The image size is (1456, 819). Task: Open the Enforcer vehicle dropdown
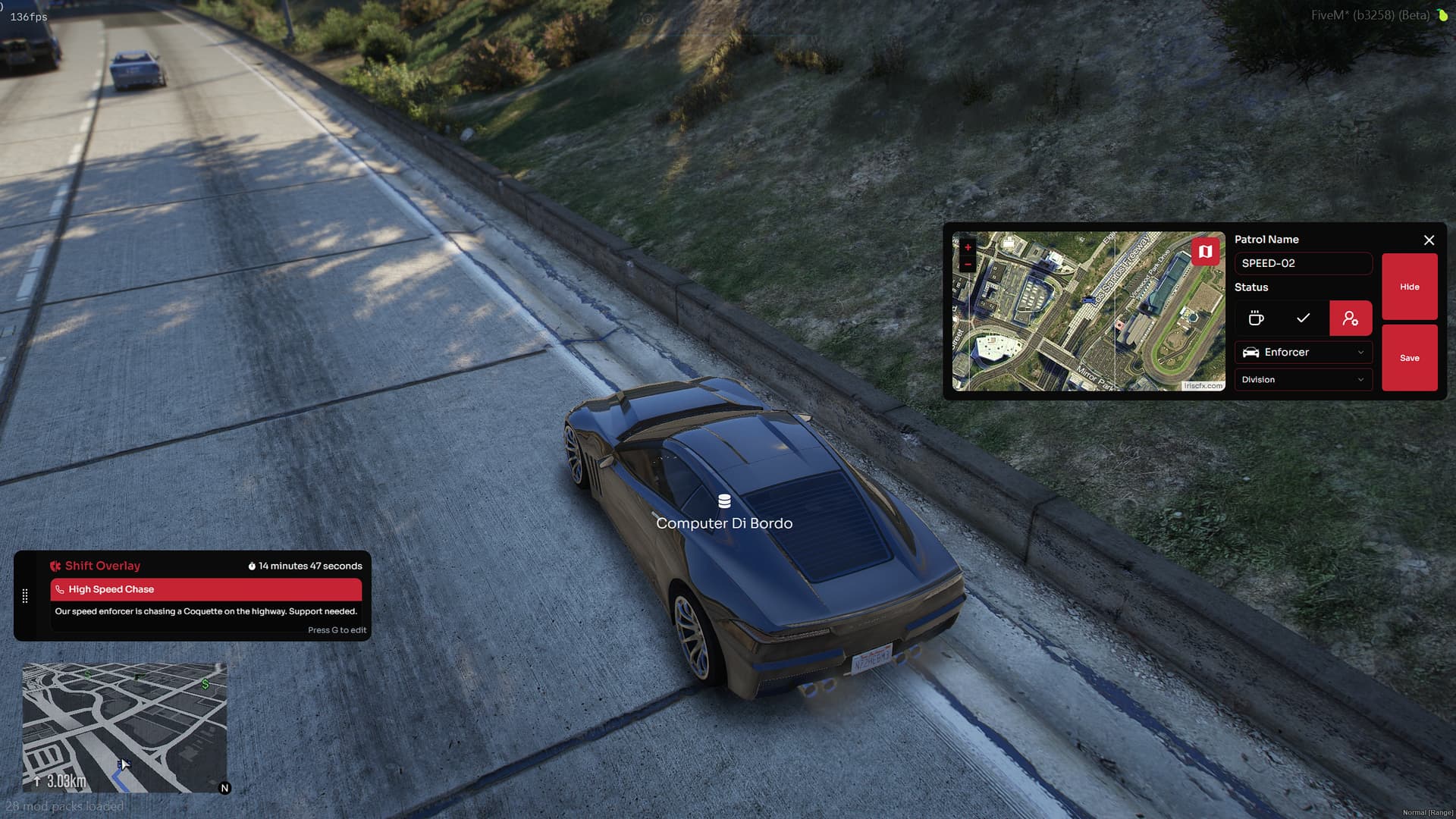click(1302, 352)
